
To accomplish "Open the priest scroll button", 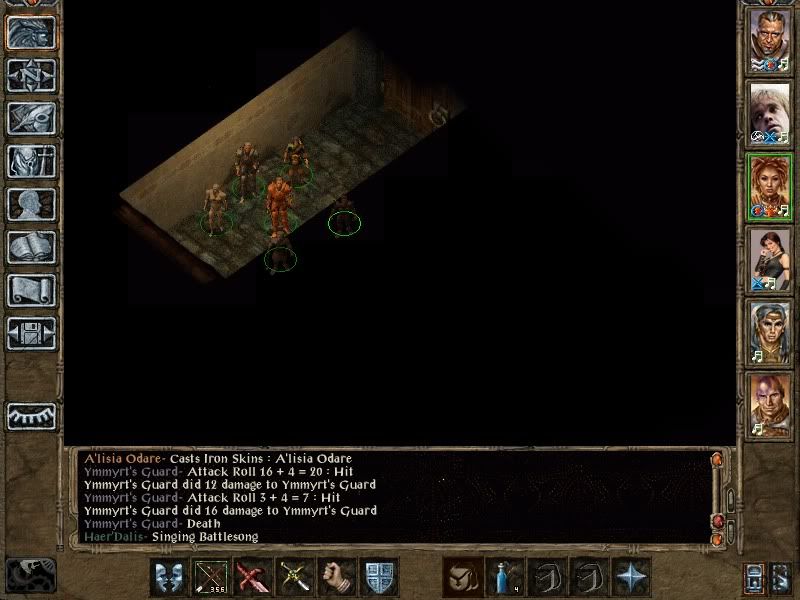I will point(31,290).
